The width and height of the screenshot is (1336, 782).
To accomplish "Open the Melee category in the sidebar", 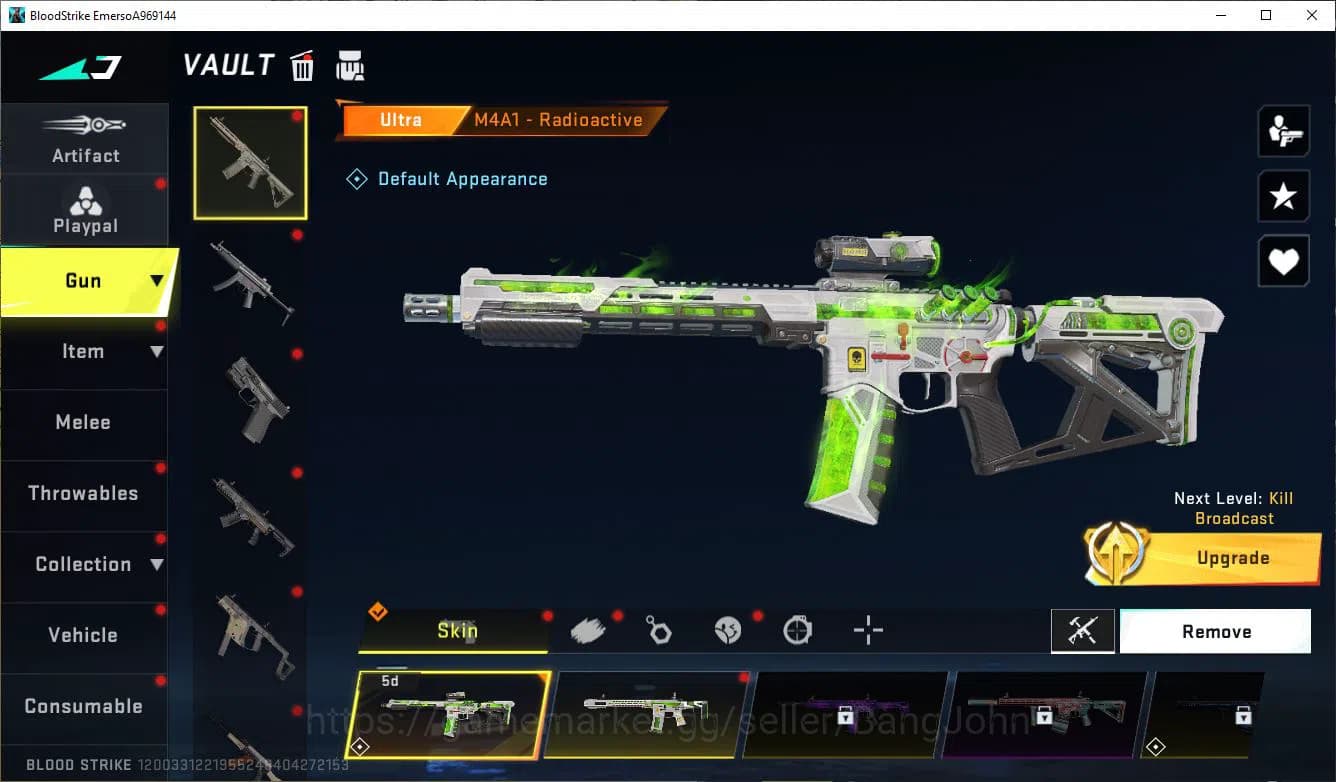I will click(x=84, y=422).
